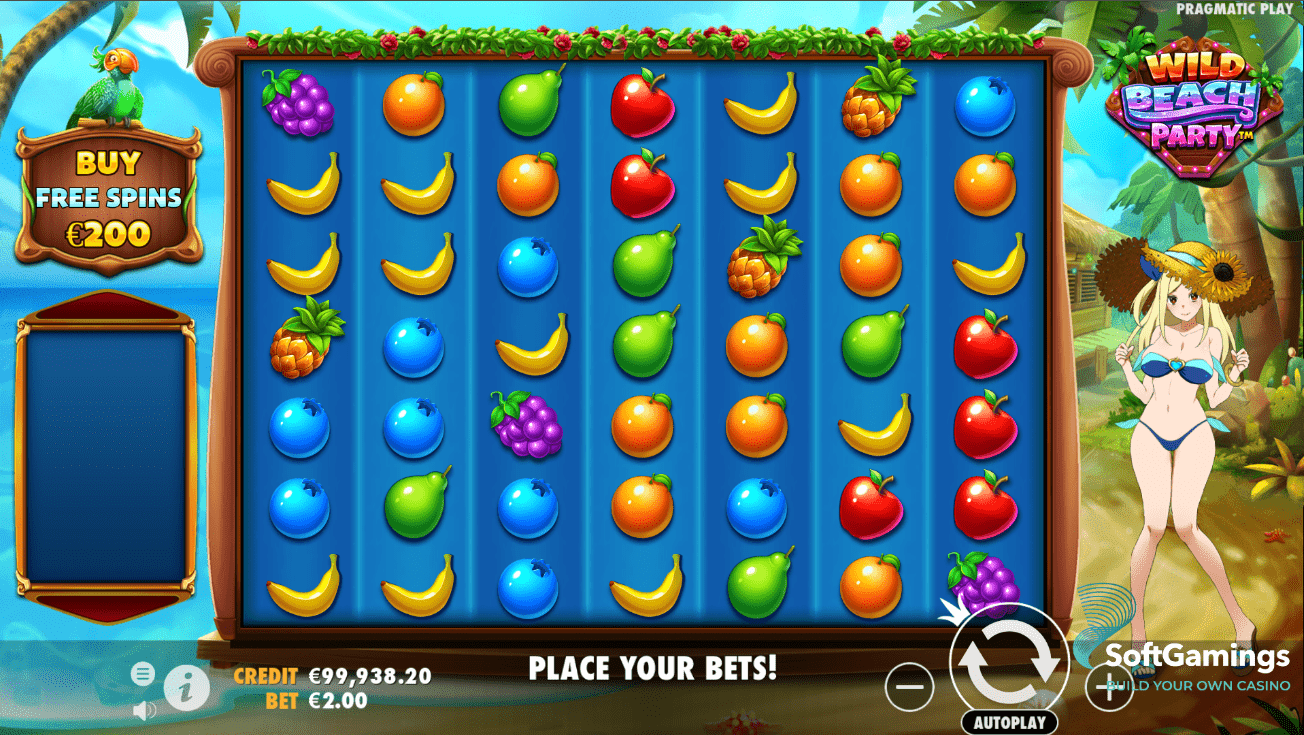1304x735 pixels.
Task: Click the Buy Free Spins €200 button
Action: pyautogui.click(x=109, y=198)
